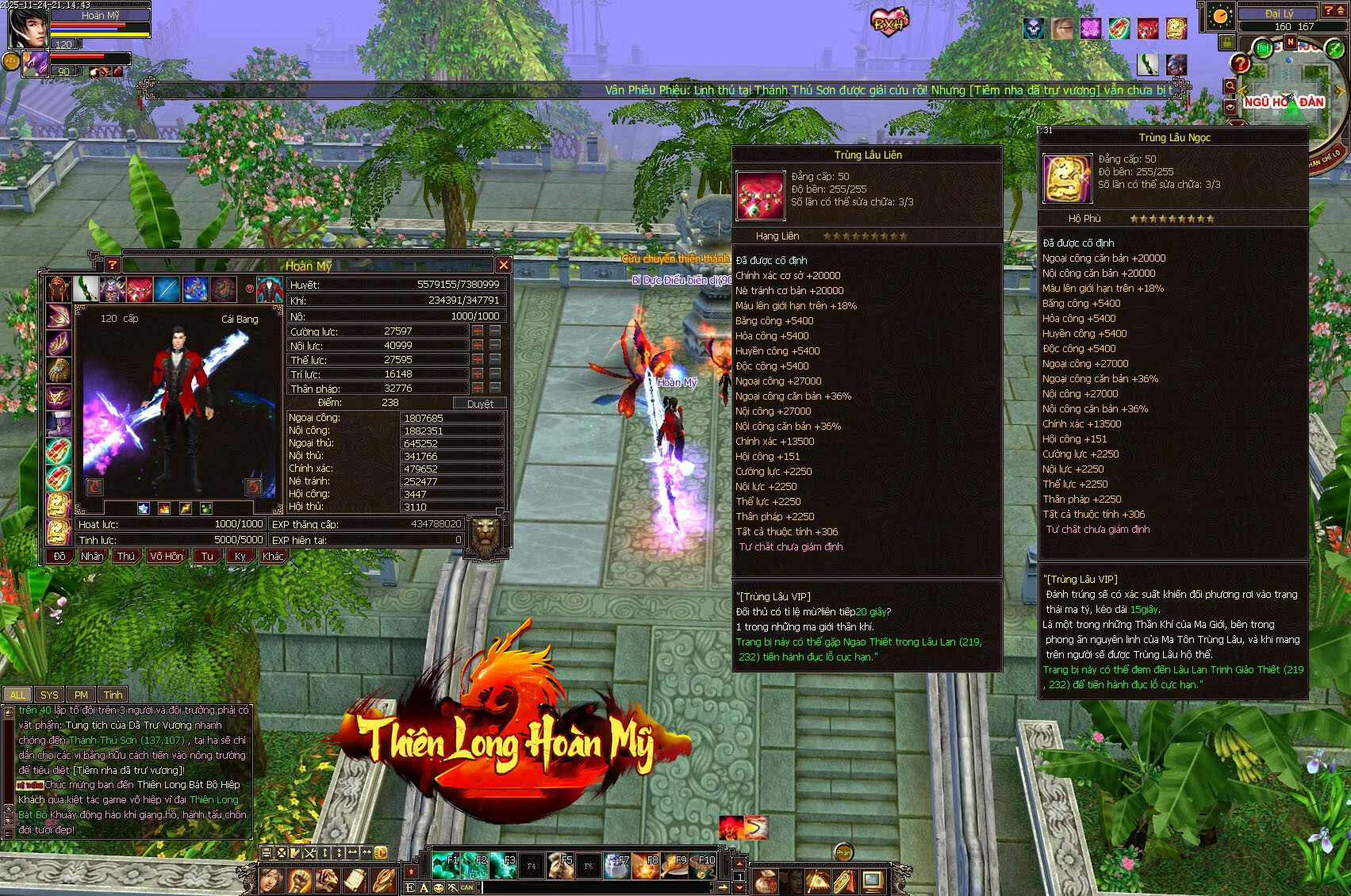Rotate character model with left arrow button
Screen dimensions: 1351x896
point(94,486)
